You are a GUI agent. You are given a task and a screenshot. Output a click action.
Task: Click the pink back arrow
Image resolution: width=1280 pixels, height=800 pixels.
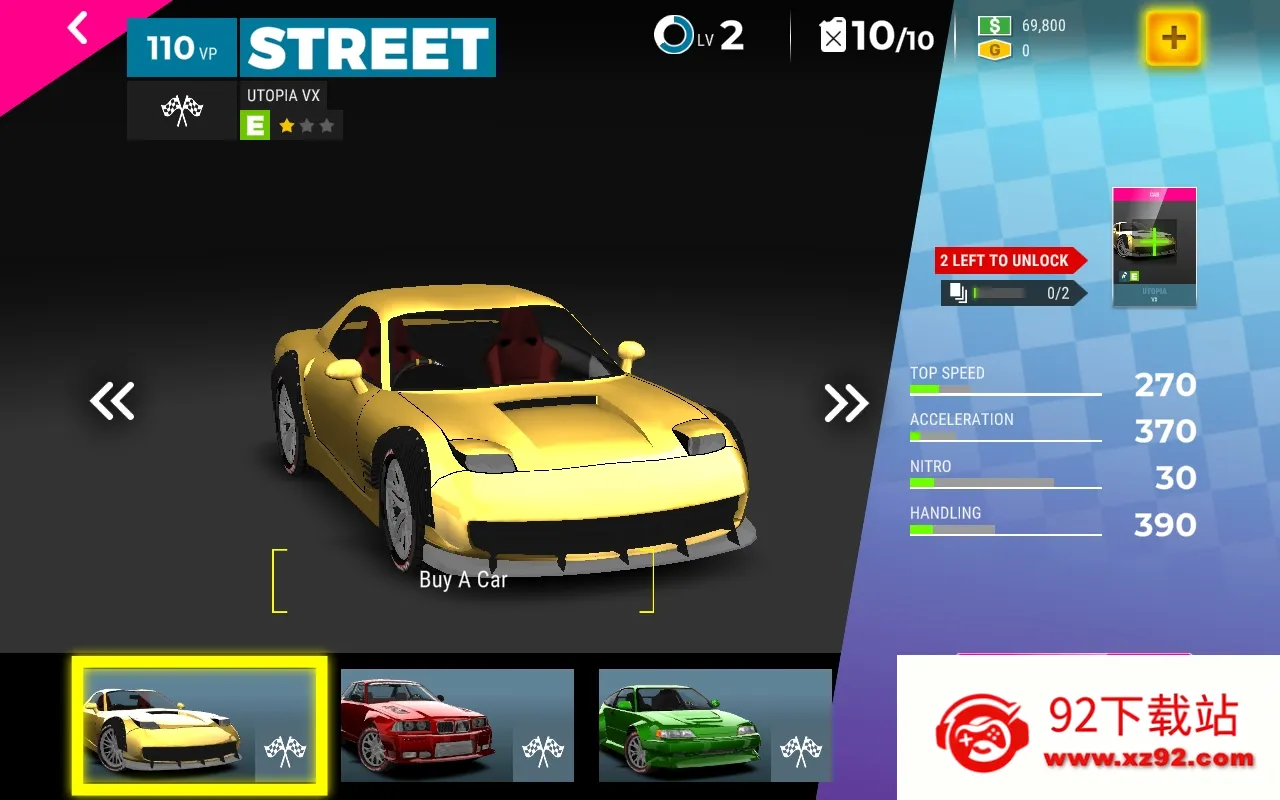point(75,28)
